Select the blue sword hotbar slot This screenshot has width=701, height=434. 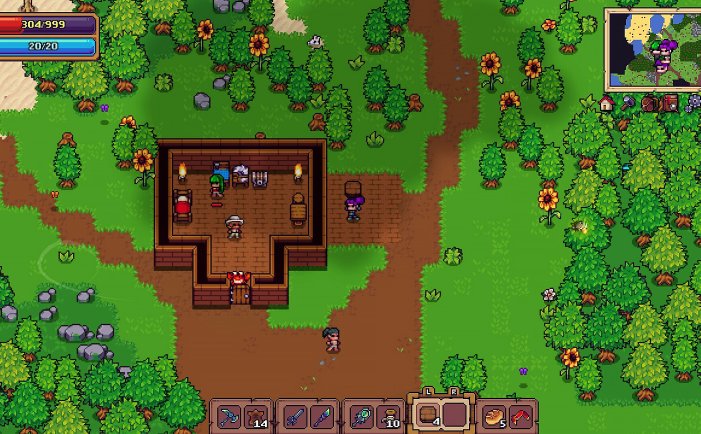tap(296, 415)
